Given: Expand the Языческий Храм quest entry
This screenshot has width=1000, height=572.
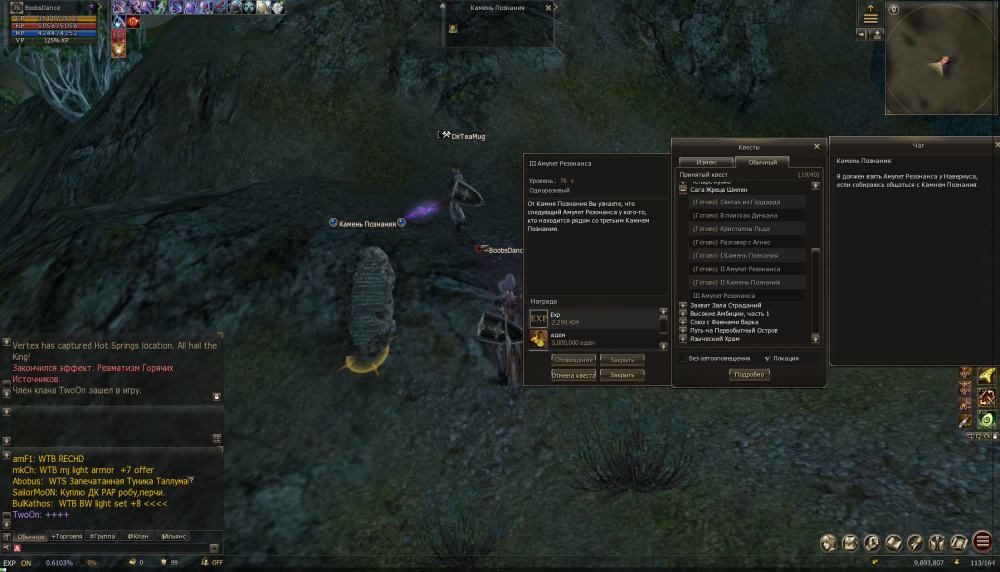Looking at the screenshot, I should point(683,339).
